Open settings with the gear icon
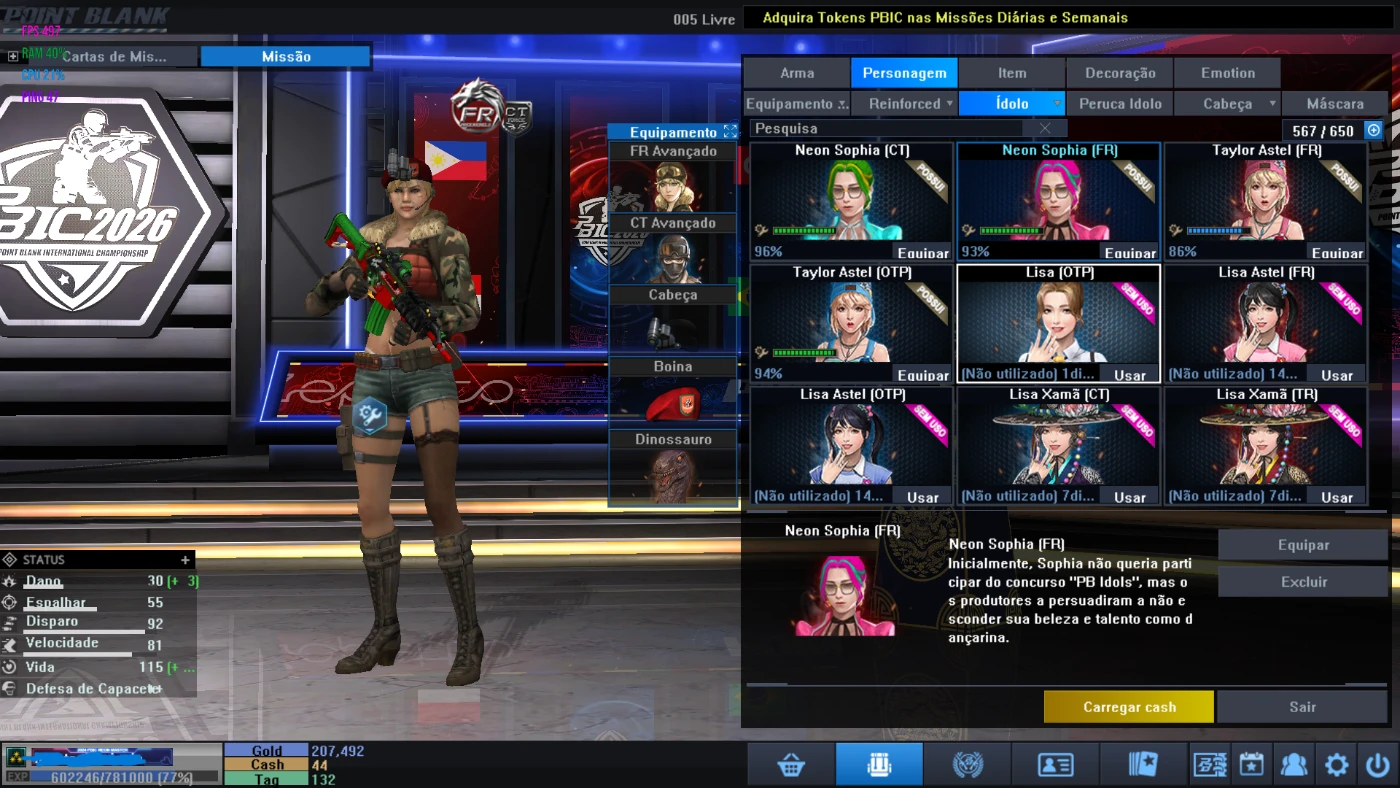 1336,765
